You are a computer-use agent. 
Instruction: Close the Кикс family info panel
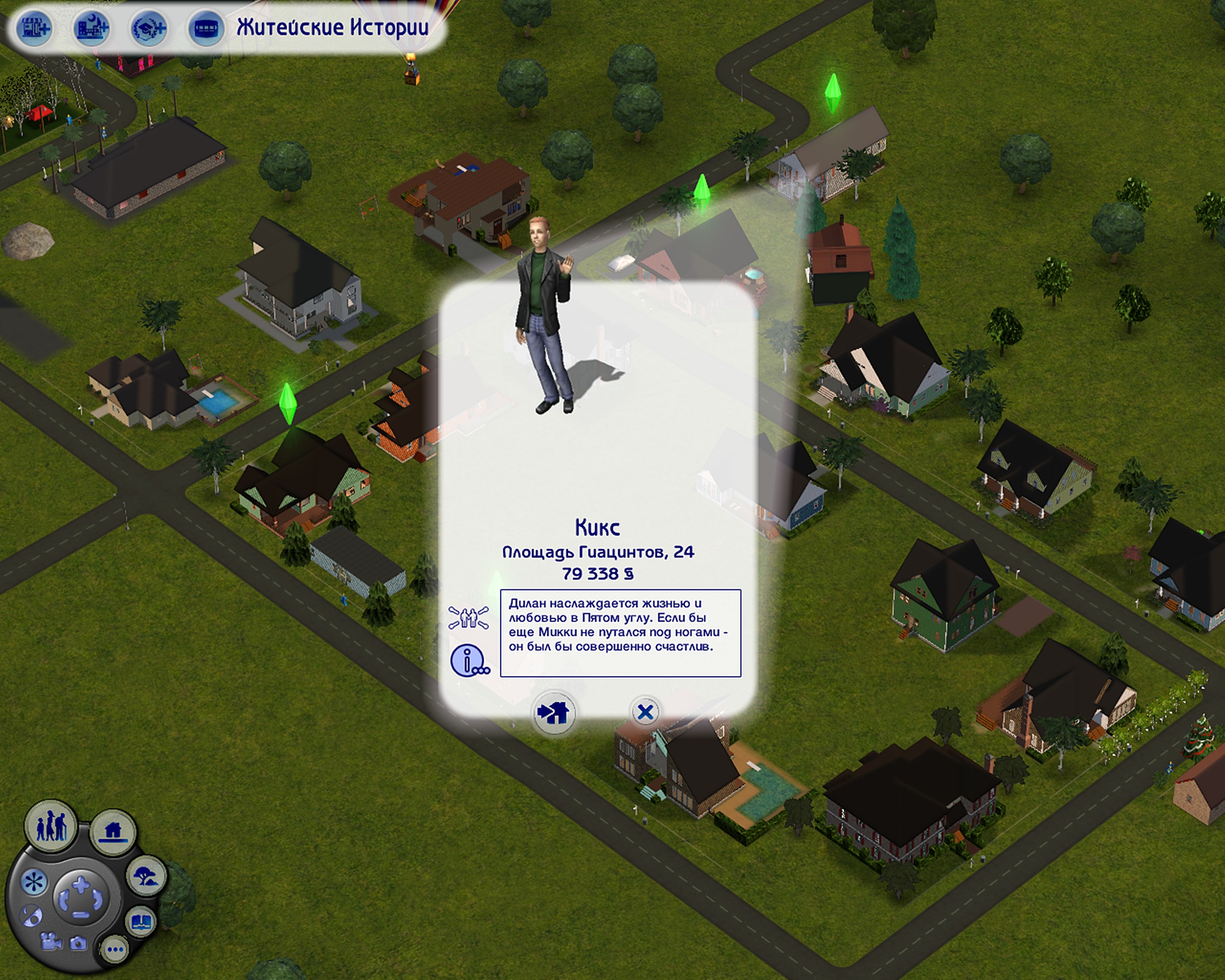coord(646,711)
